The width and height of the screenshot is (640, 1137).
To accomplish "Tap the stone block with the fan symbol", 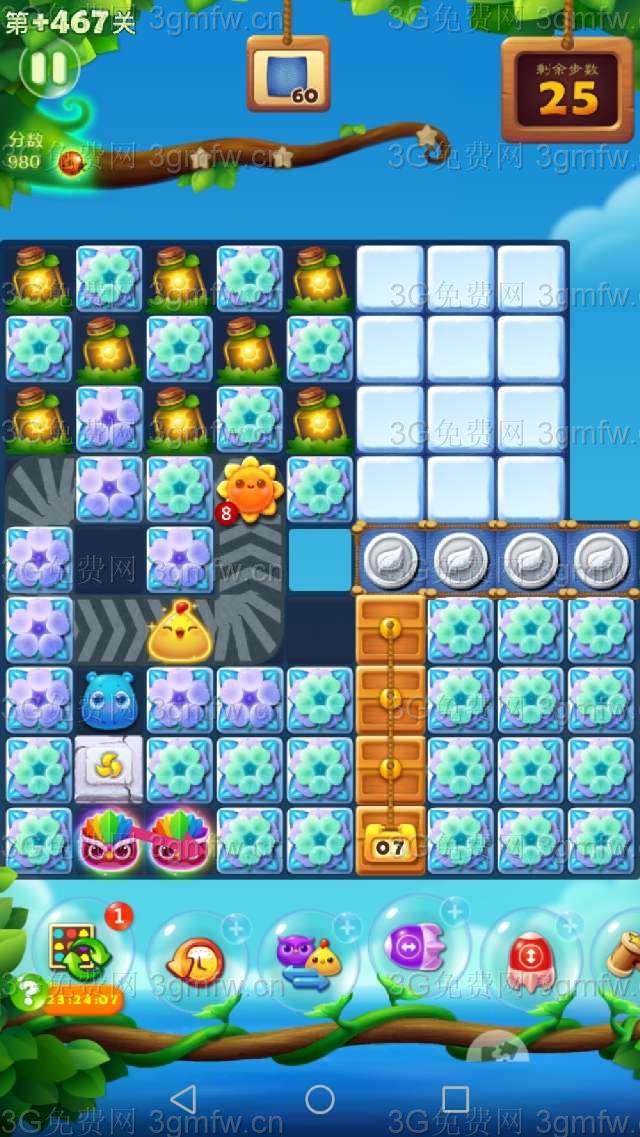I will click(108, 770).
